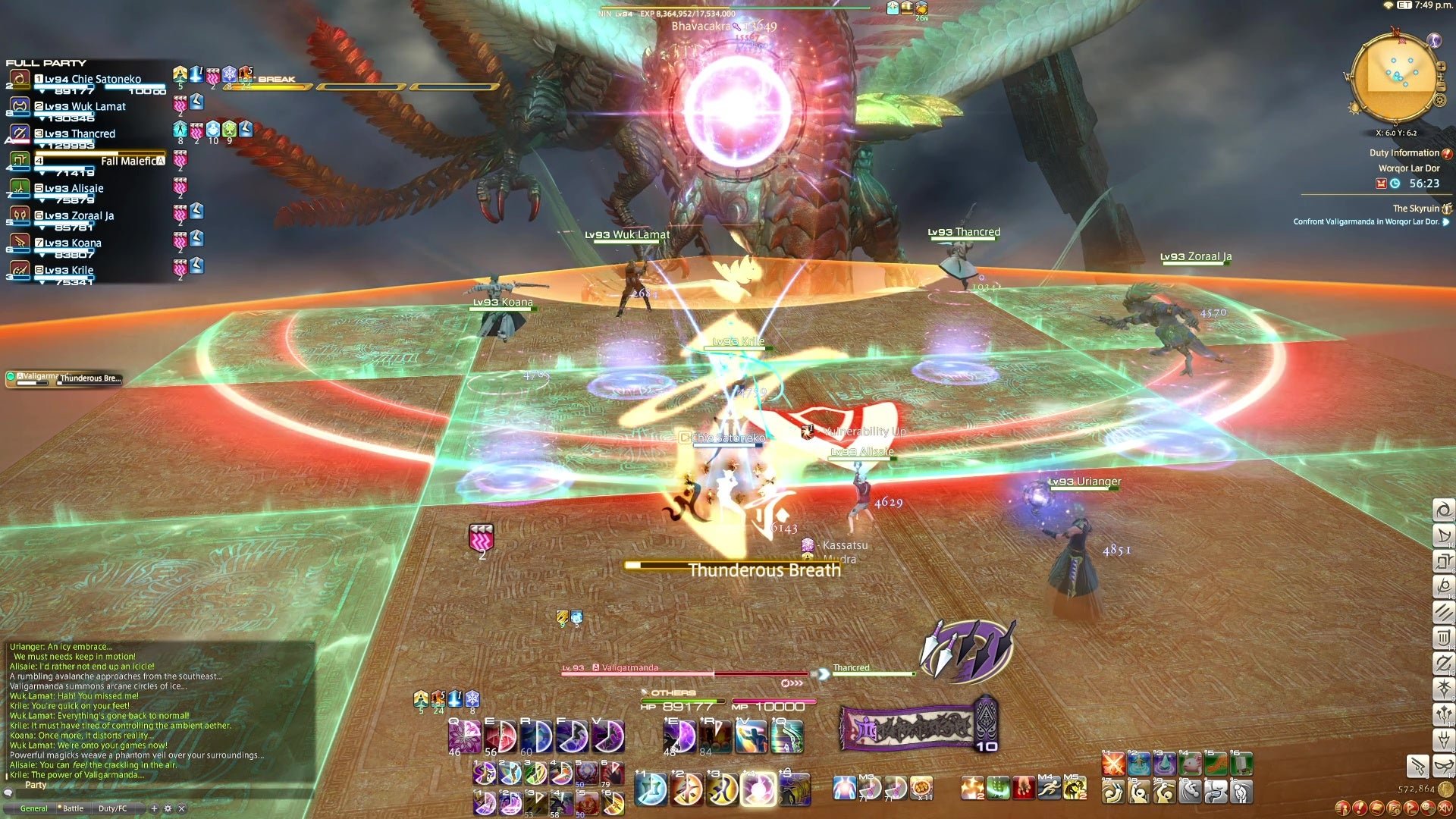Select Wuk Lamat in the party list

85,107
